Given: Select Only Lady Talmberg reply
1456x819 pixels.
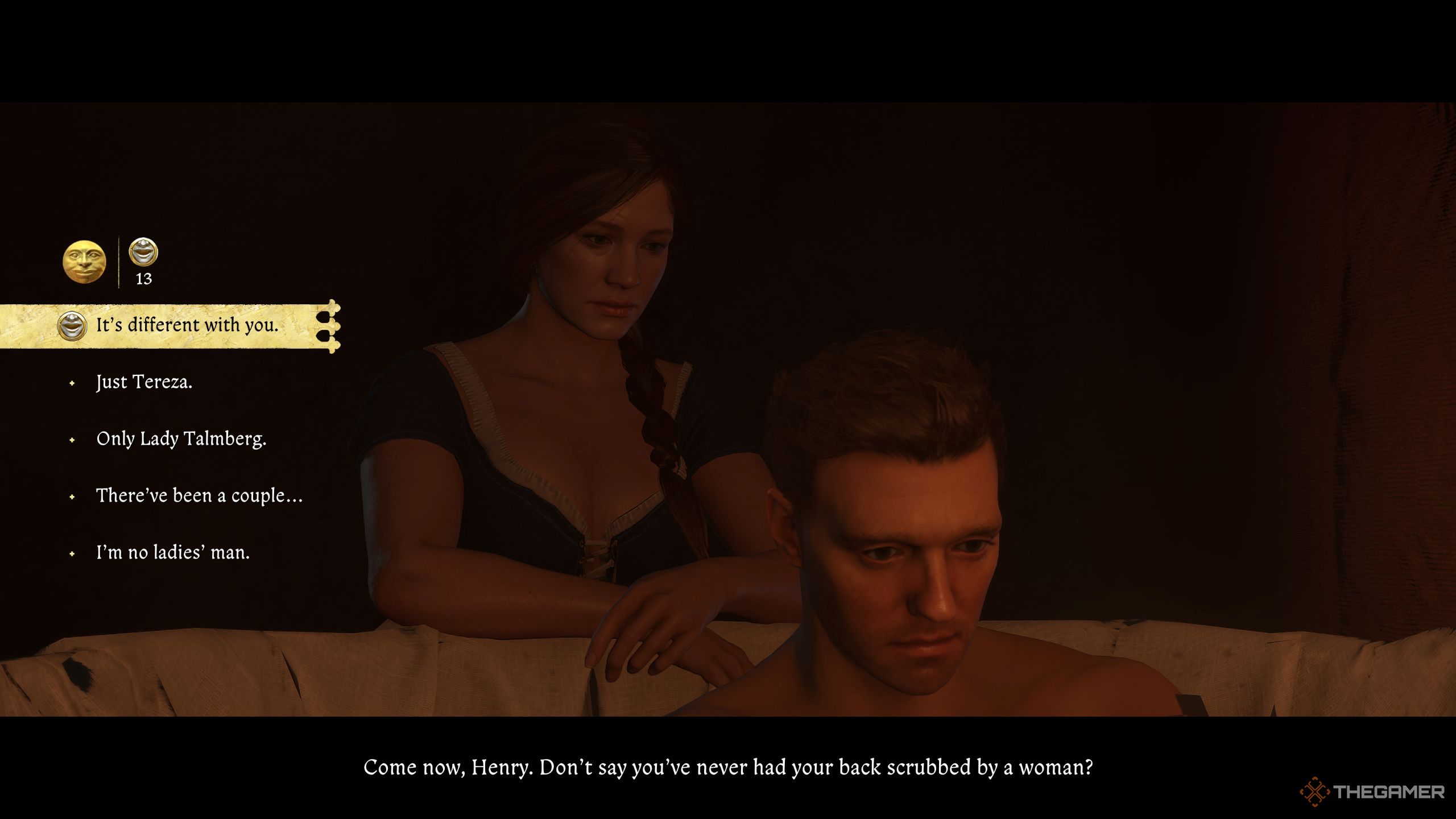Looking at the screenshot, I should pos(182,440).
